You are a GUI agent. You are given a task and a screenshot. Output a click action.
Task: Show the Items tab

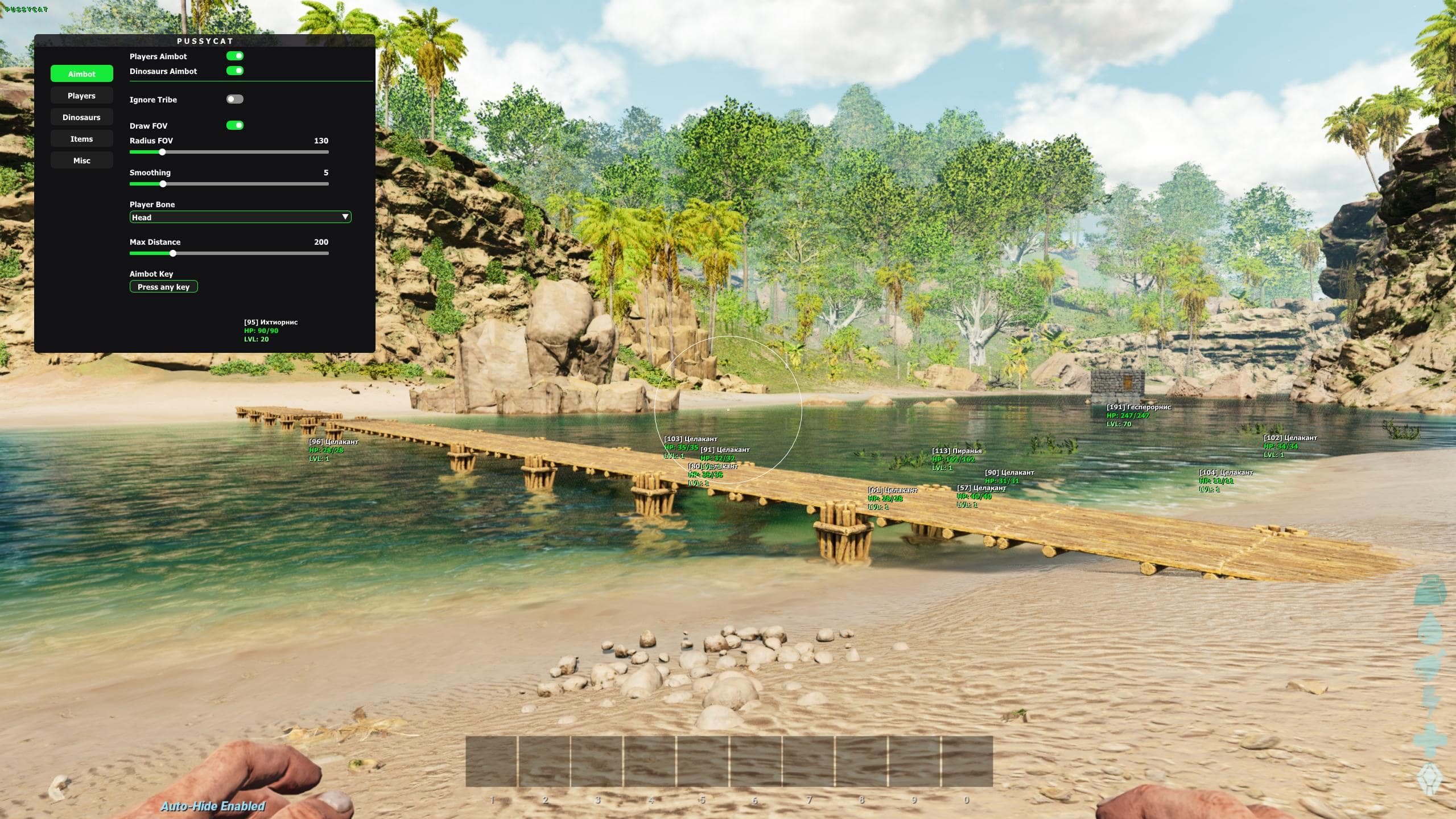point(81,139)
